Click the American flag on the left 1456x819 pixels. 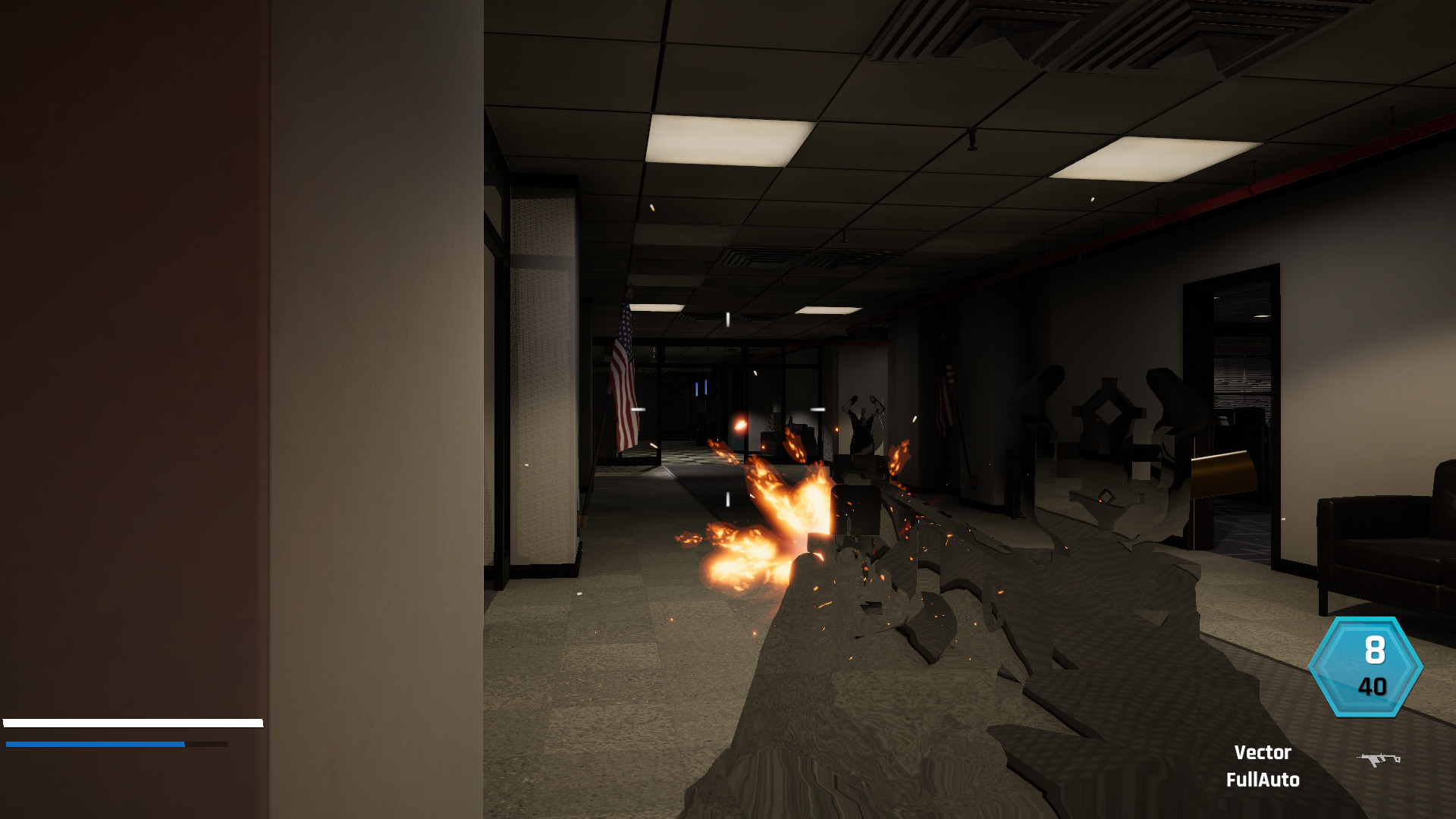[x=624, y=372]
